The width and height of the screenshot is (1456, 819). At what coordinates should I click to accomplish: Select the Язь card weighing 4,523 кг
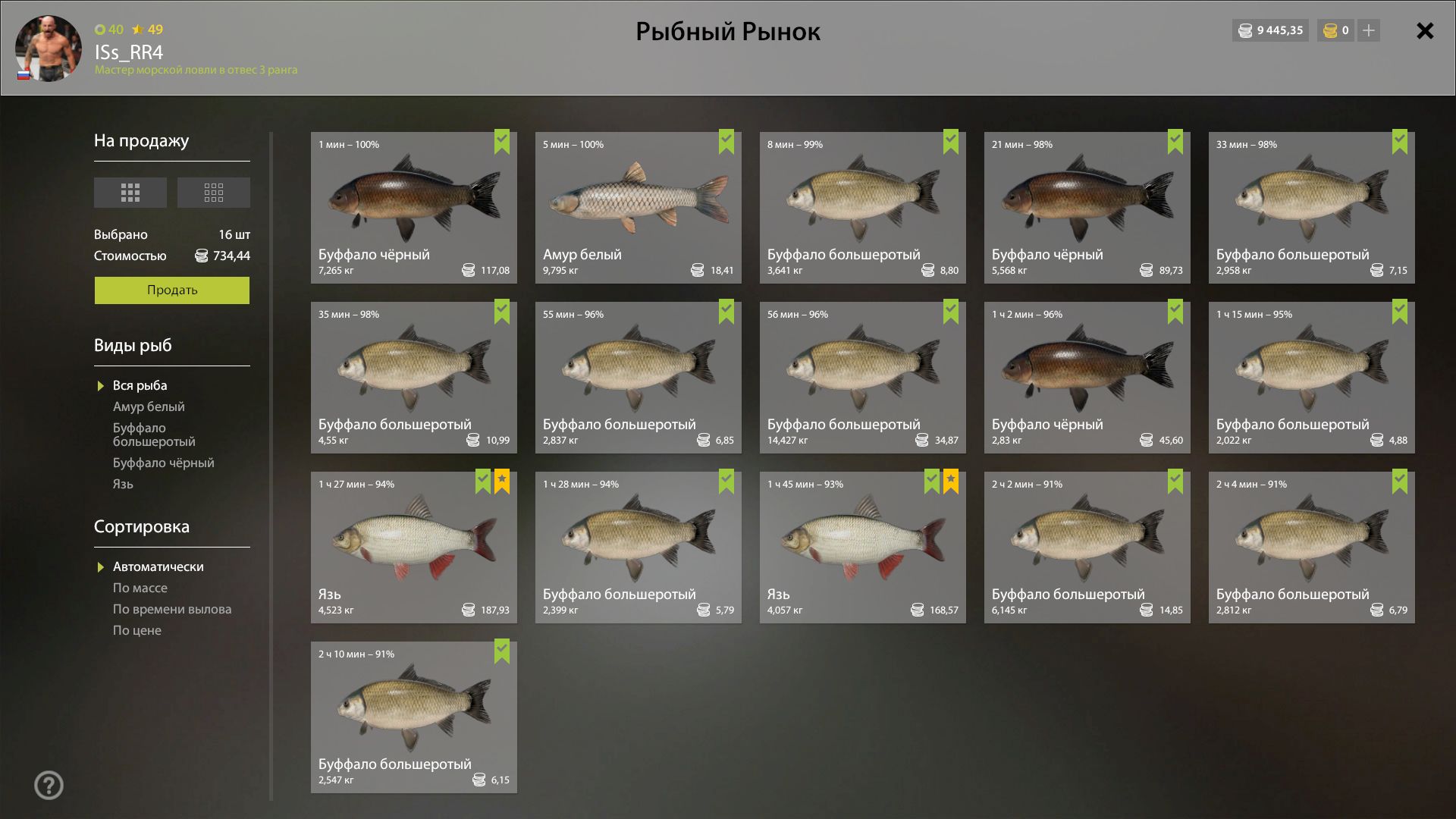click(413, 548)
